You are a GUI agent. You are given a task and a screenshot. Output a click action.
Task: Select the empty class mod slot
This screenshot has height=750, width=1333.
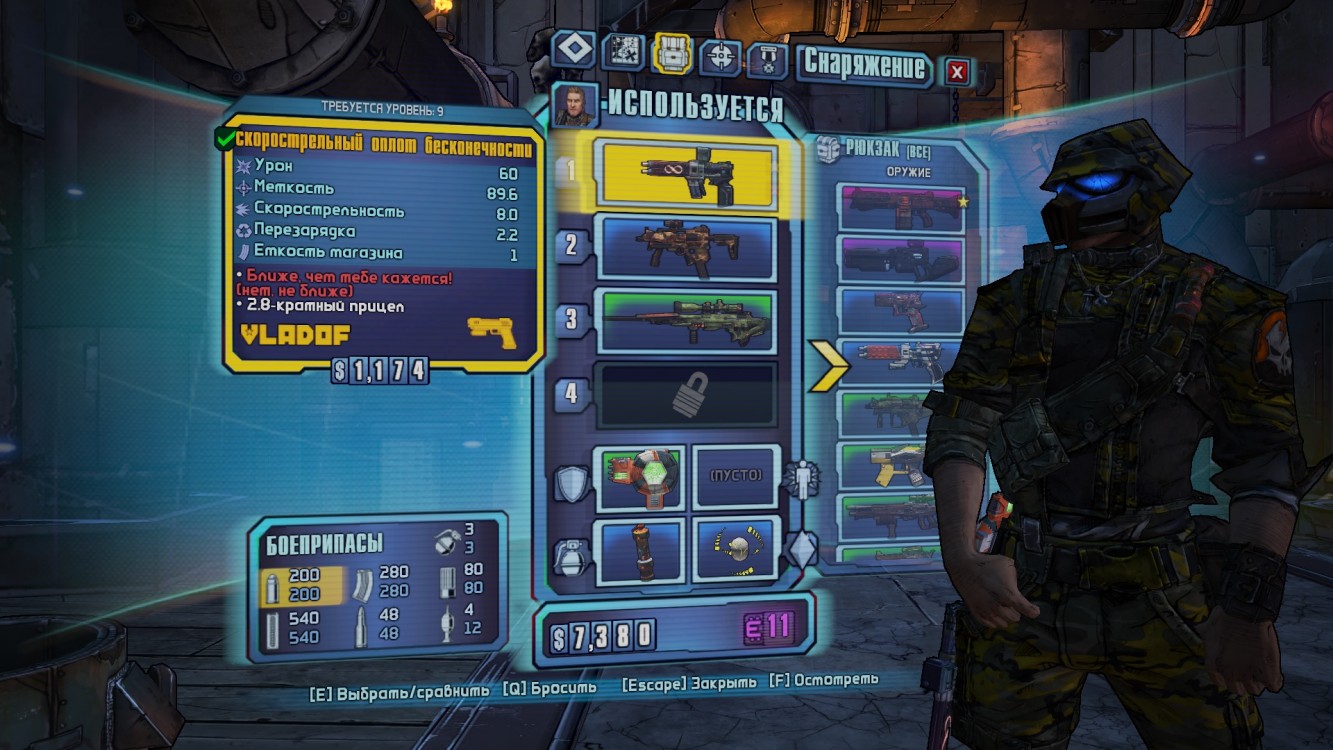coord(735,476)
